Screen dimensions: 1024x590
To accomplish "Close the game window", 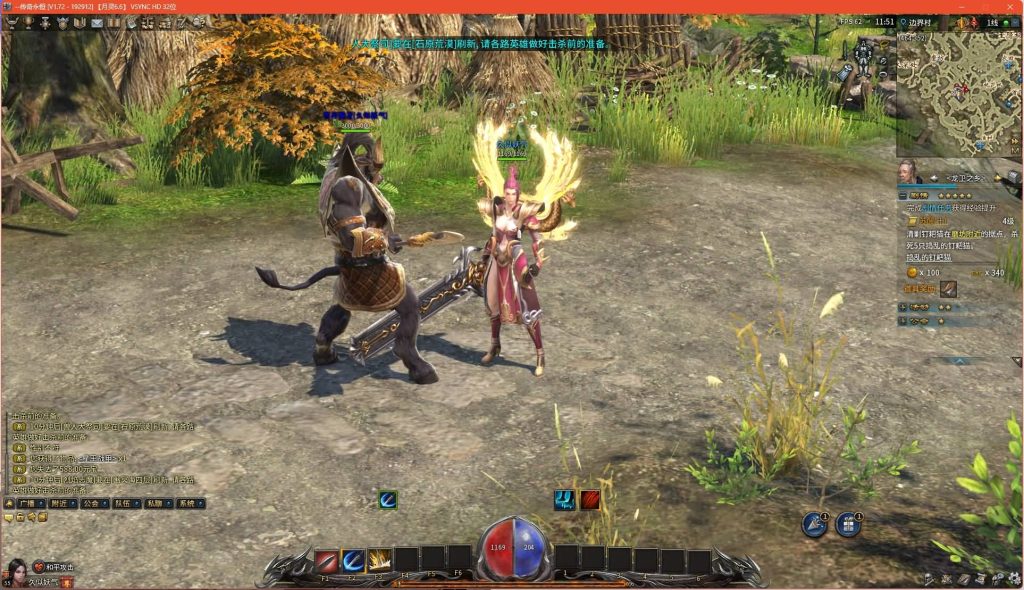I will point(1009,7).
